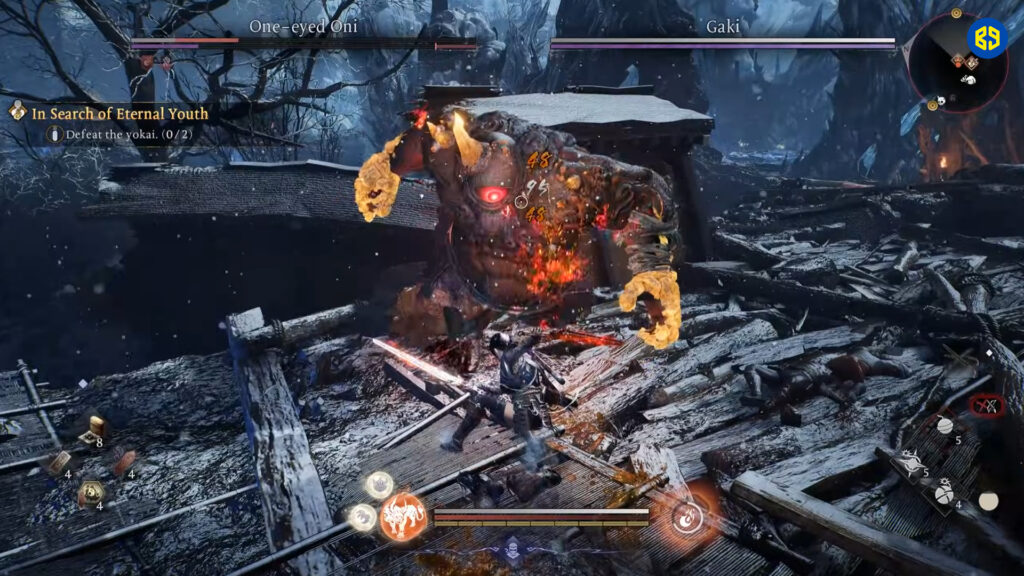Viewport: 1024px width, 576px height.
Task: Activate the flaming swirl skill icon
Action: [x=688, y=516]
